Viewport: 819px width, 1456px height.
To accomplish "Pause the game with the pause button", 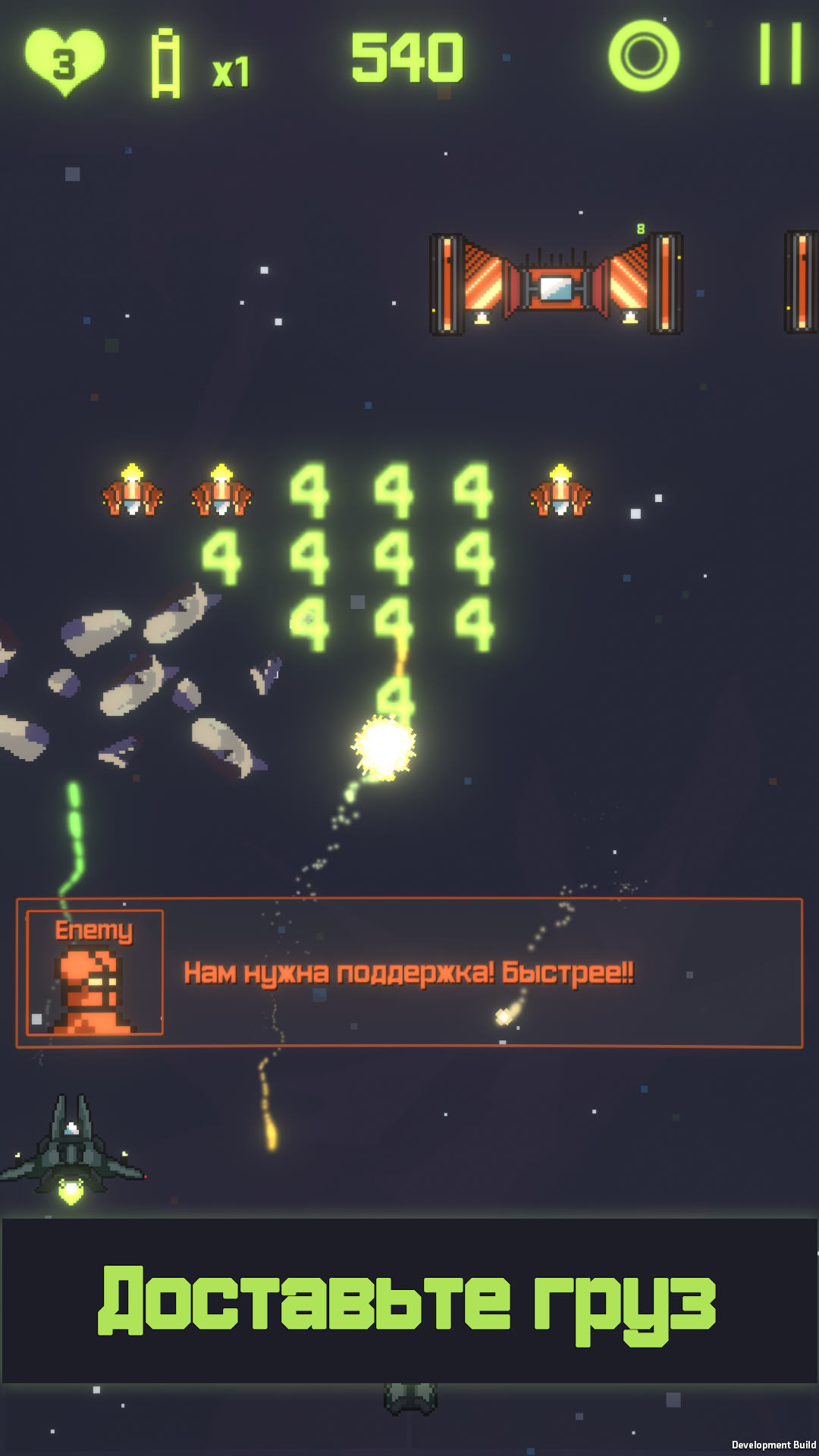I will [x=781, y=55].
